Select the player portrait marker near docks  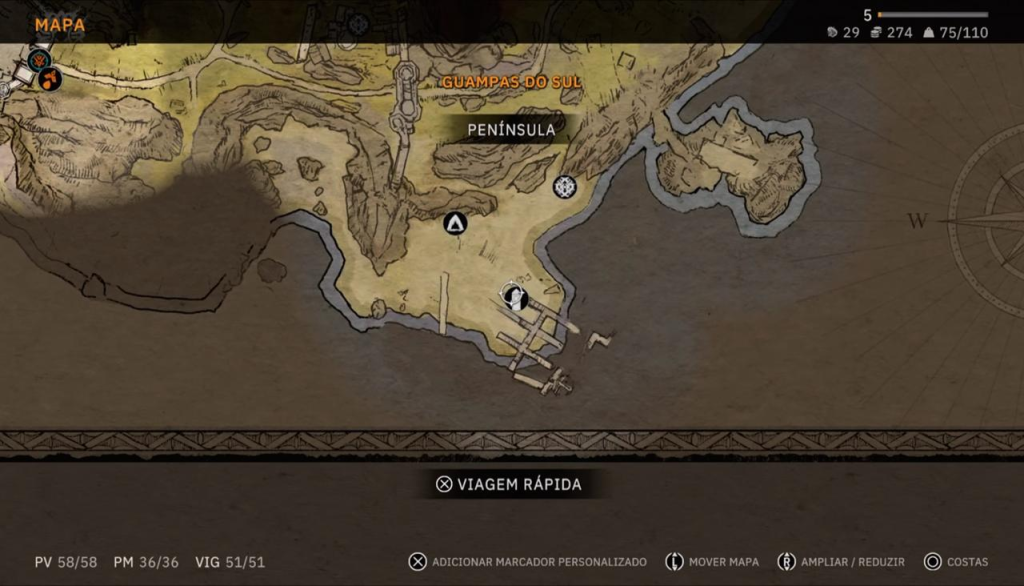(x=515, y=296)
